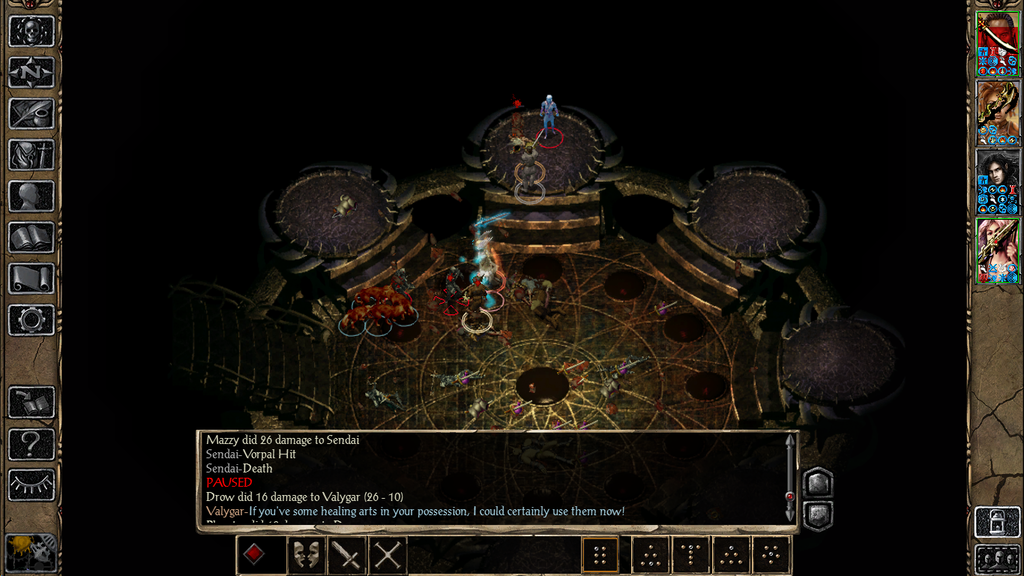Activate the red diamond guard action
Screen dimensions: 1024x576
[x=255, y=554]
